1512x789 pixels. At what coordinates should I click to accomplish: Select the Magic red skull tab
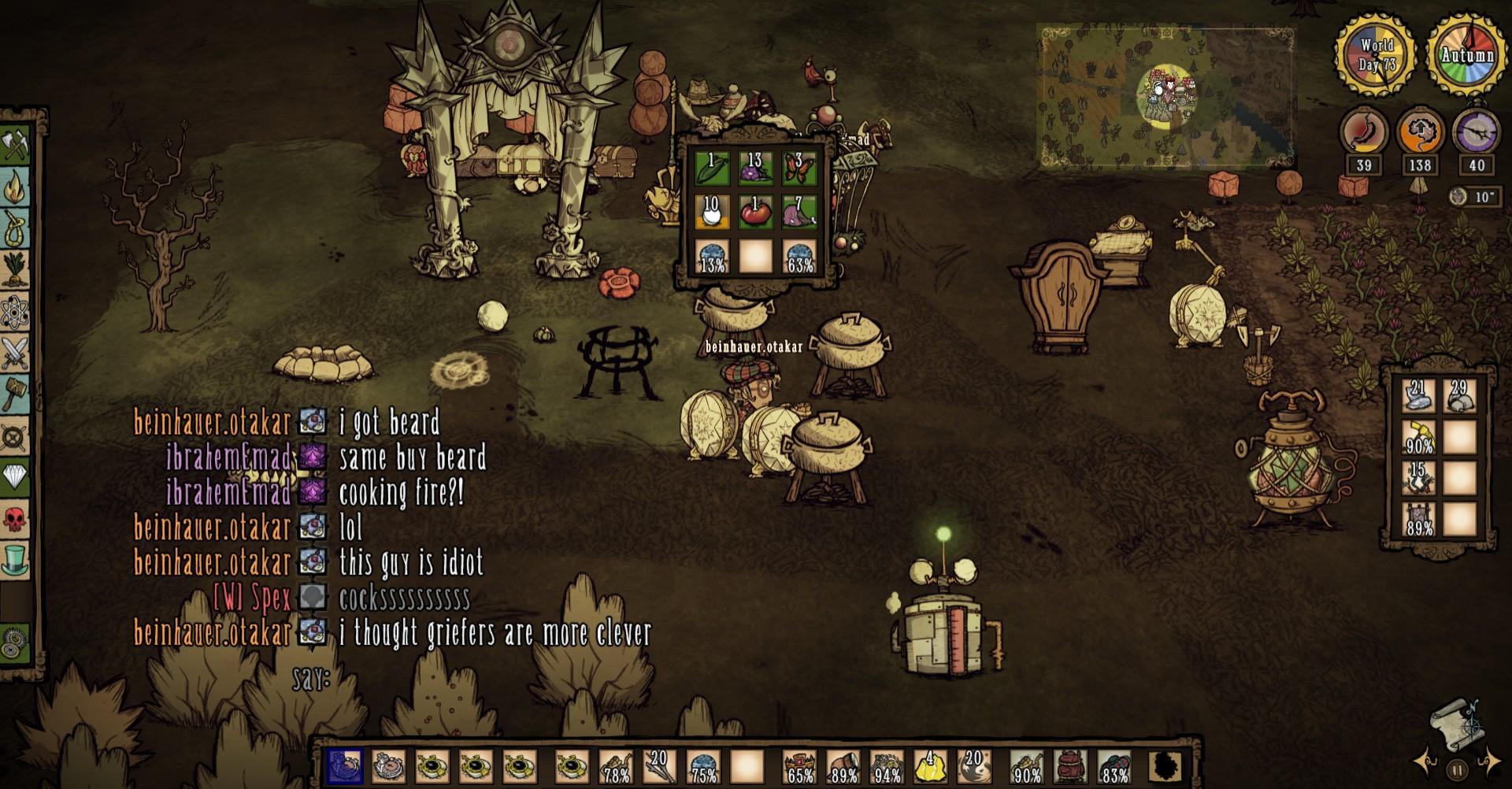16,519
